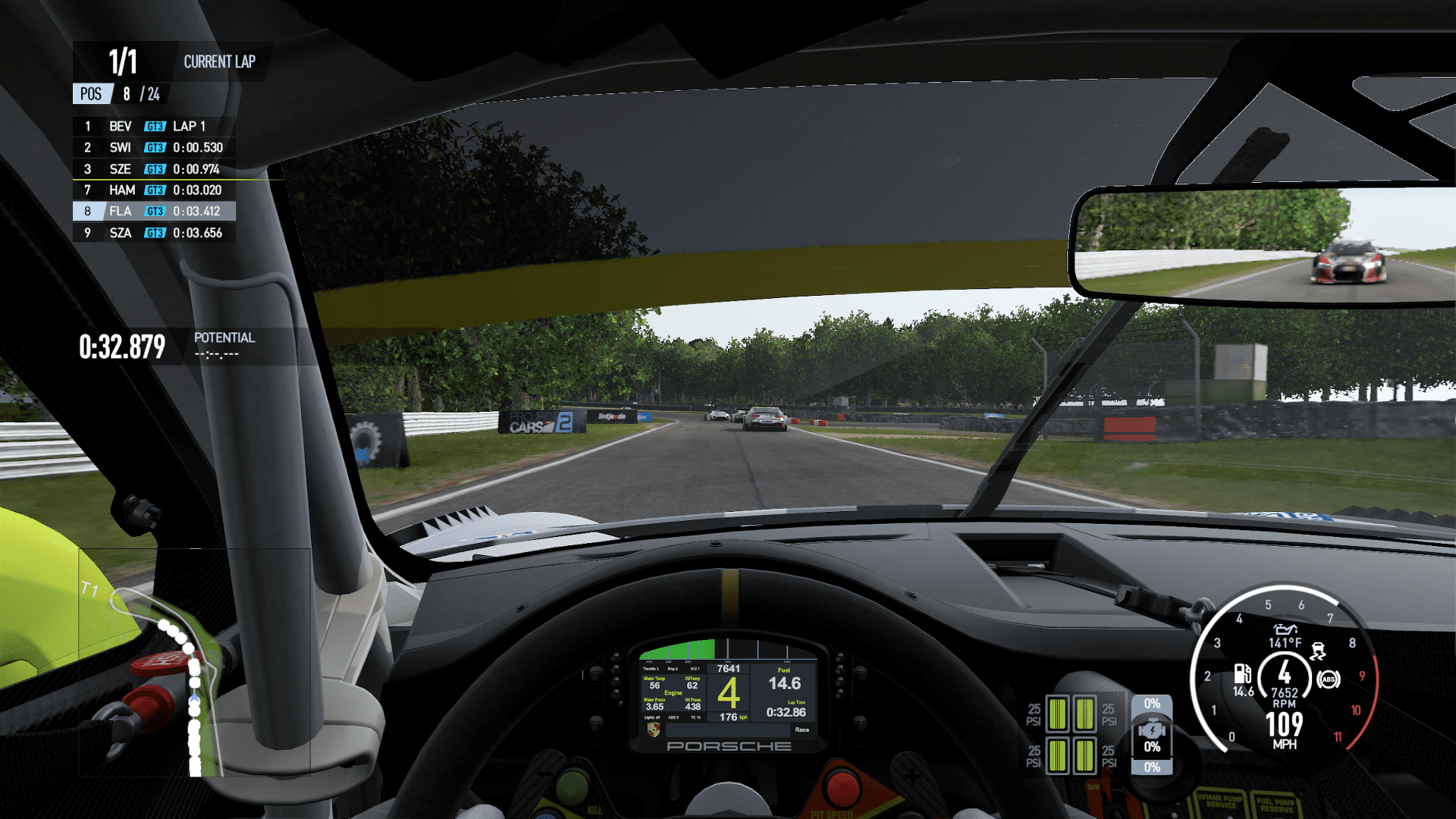Select the ABS icon inside the speed gauge

click(x=1328, y=679)
